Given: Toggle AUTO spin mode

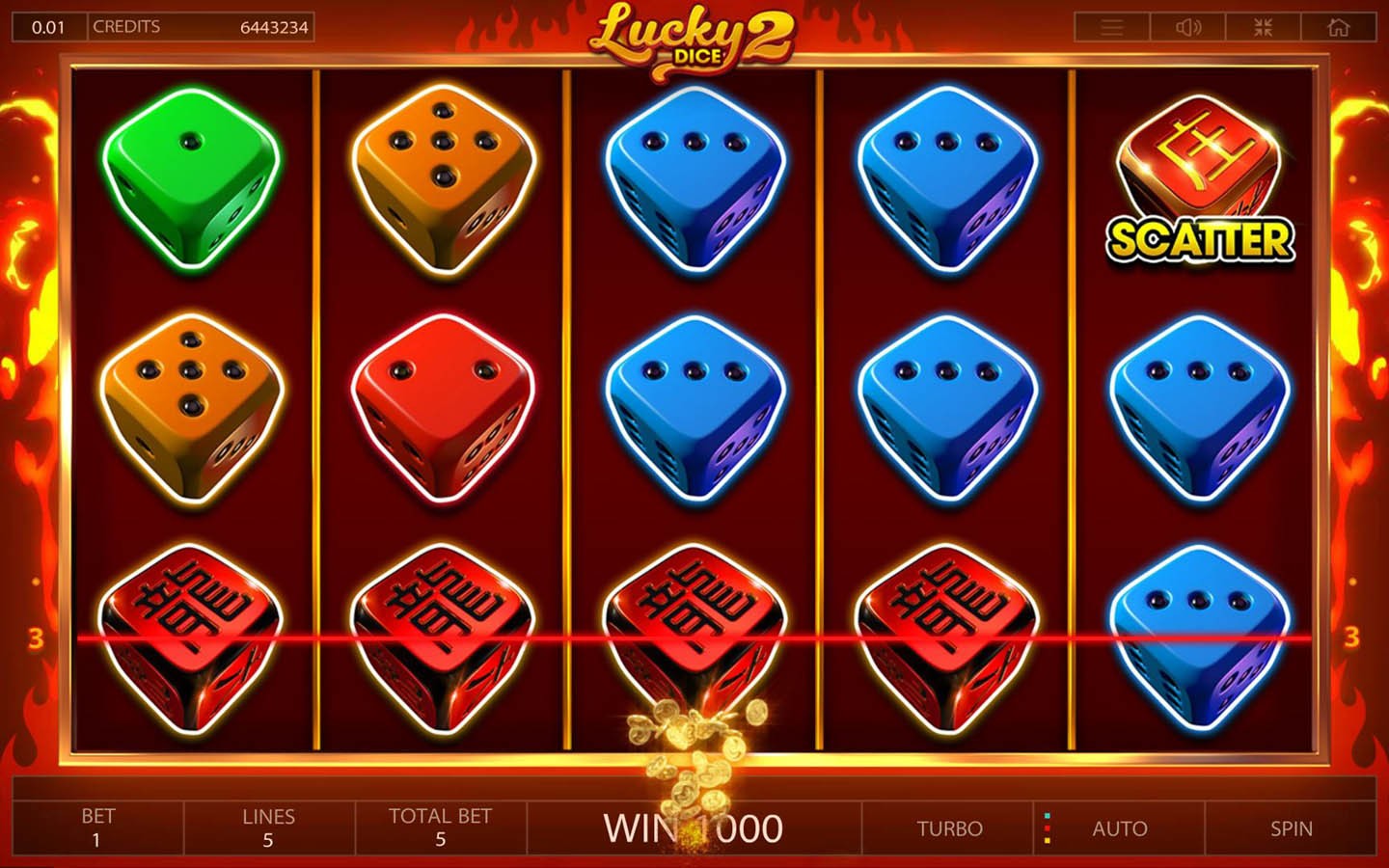Looking at the screenshot, I should 1120,827.
